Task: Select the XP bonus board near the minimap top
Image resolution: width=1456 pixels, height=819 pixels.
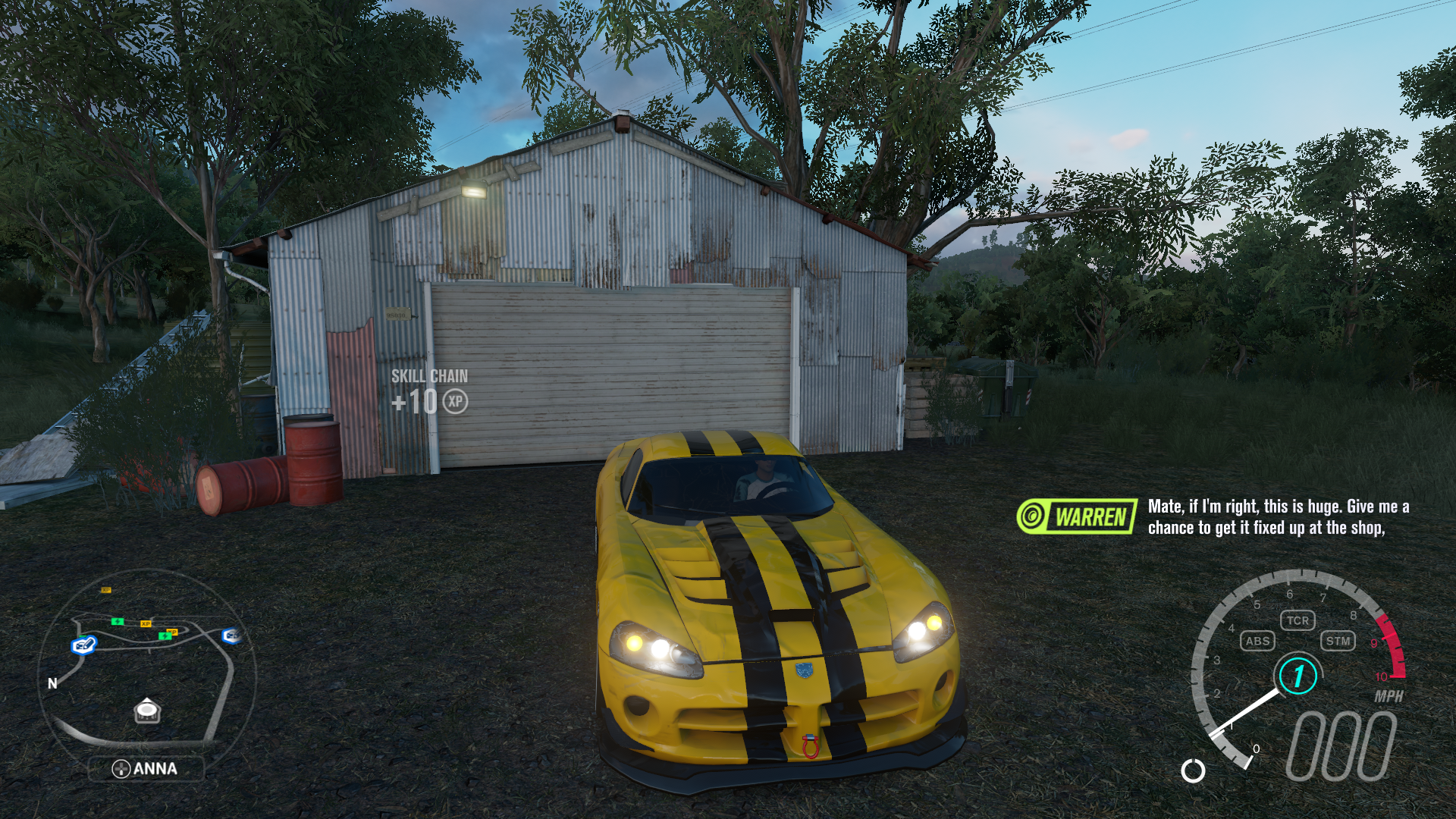Action: [x=105, y=590]
